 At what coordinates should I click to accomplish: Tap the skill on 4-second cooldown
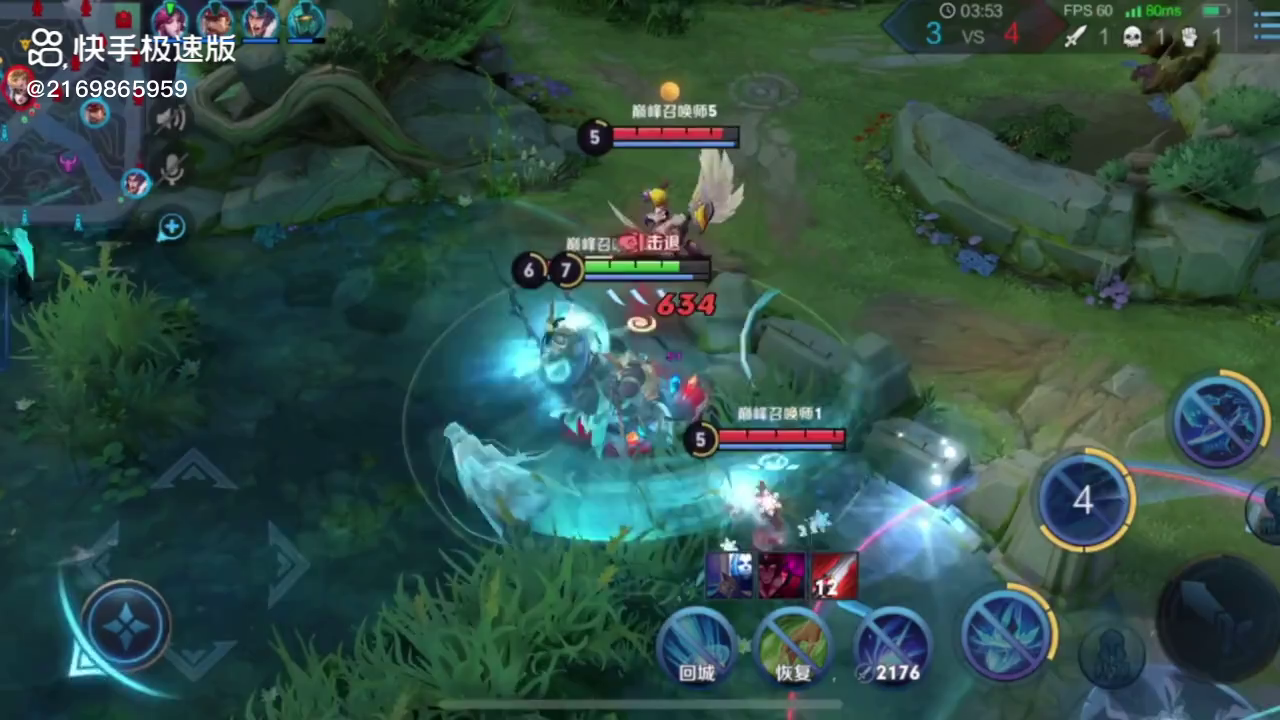click(1084, 500)
